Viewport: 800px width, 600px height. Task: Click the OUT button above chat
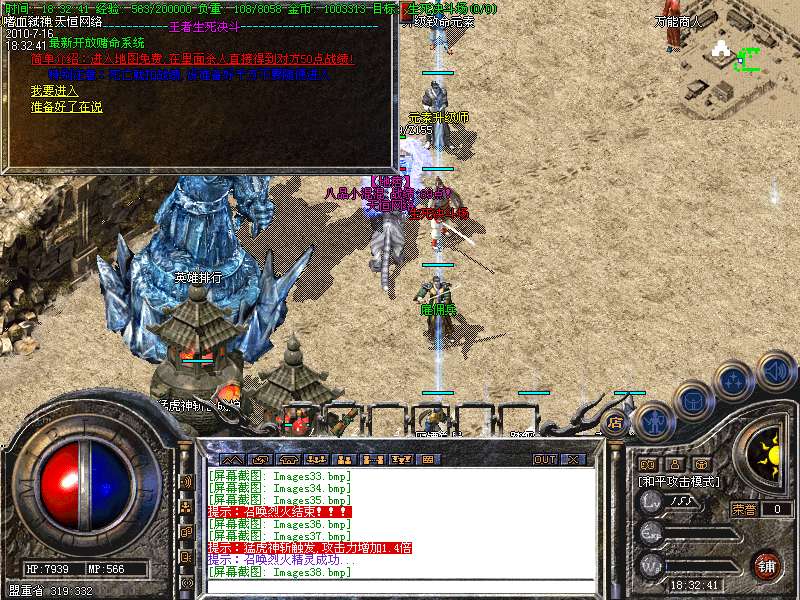tap(544, 459)
